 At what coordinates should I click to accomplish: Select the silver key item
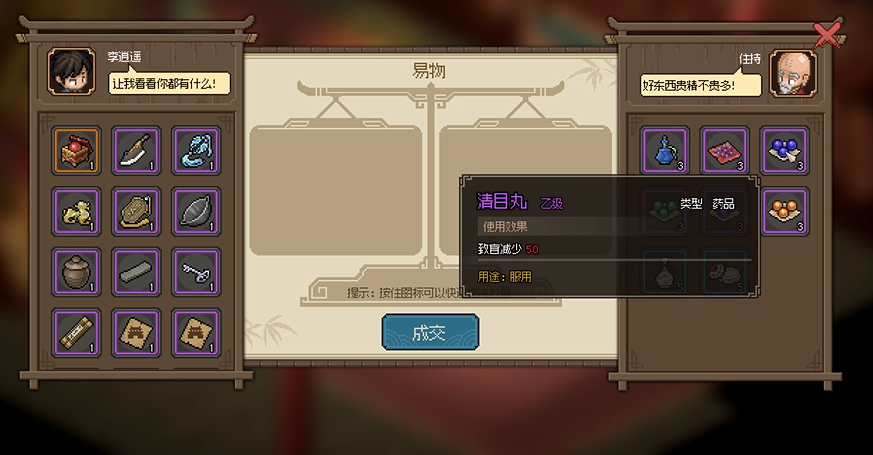[196, 270]
